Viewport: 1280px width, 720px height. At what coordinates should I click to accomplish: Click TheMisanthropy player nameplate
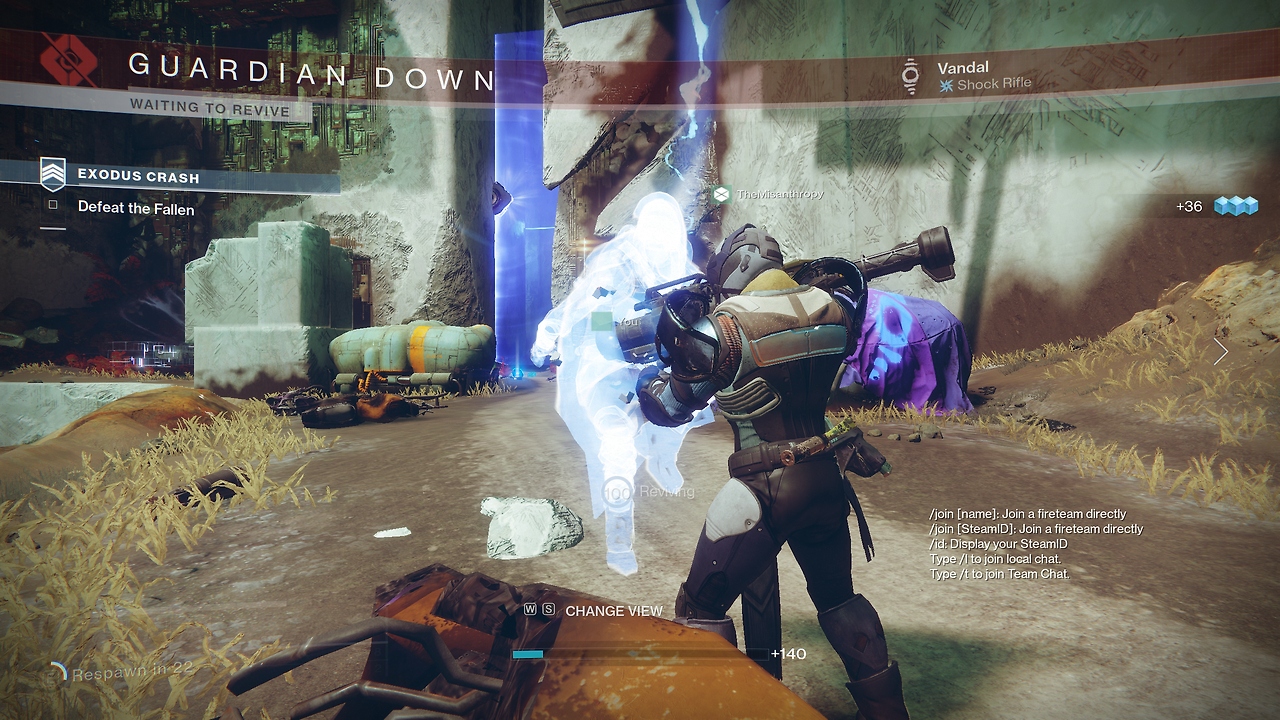[x=779, y=194]
